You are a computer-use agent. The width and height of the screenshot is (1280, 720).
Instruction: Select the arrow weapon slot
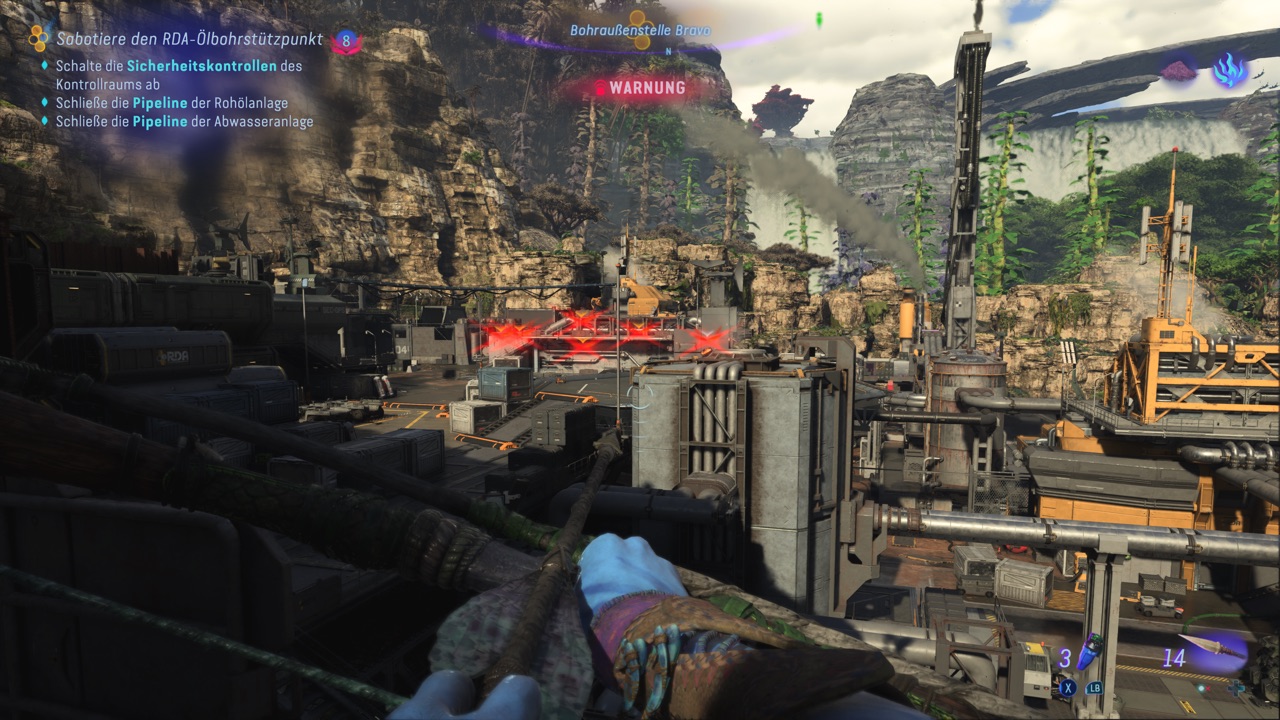1214,648
